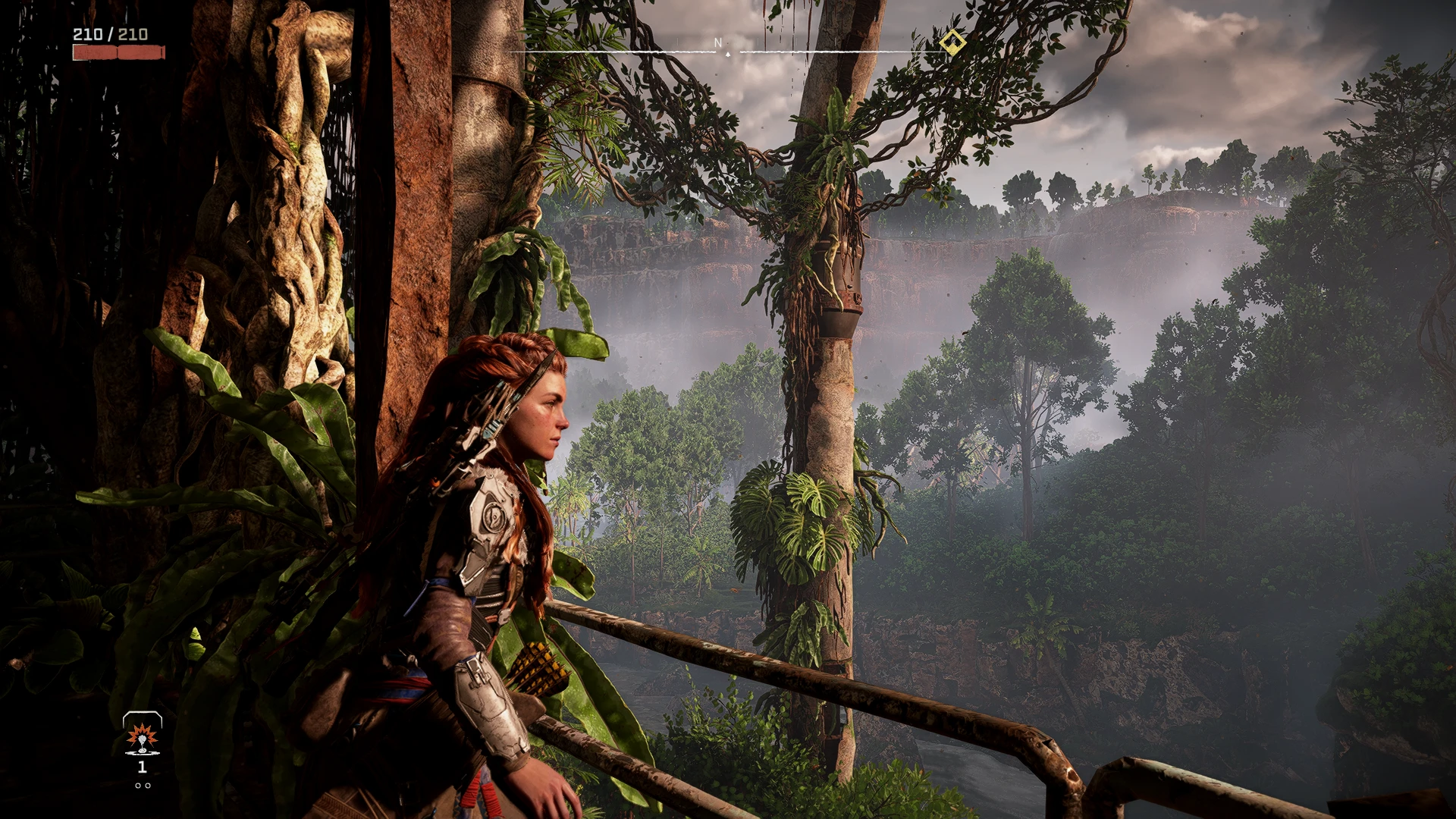
Task: Select the explosive trap tool icon
Action: coord(142,736)
